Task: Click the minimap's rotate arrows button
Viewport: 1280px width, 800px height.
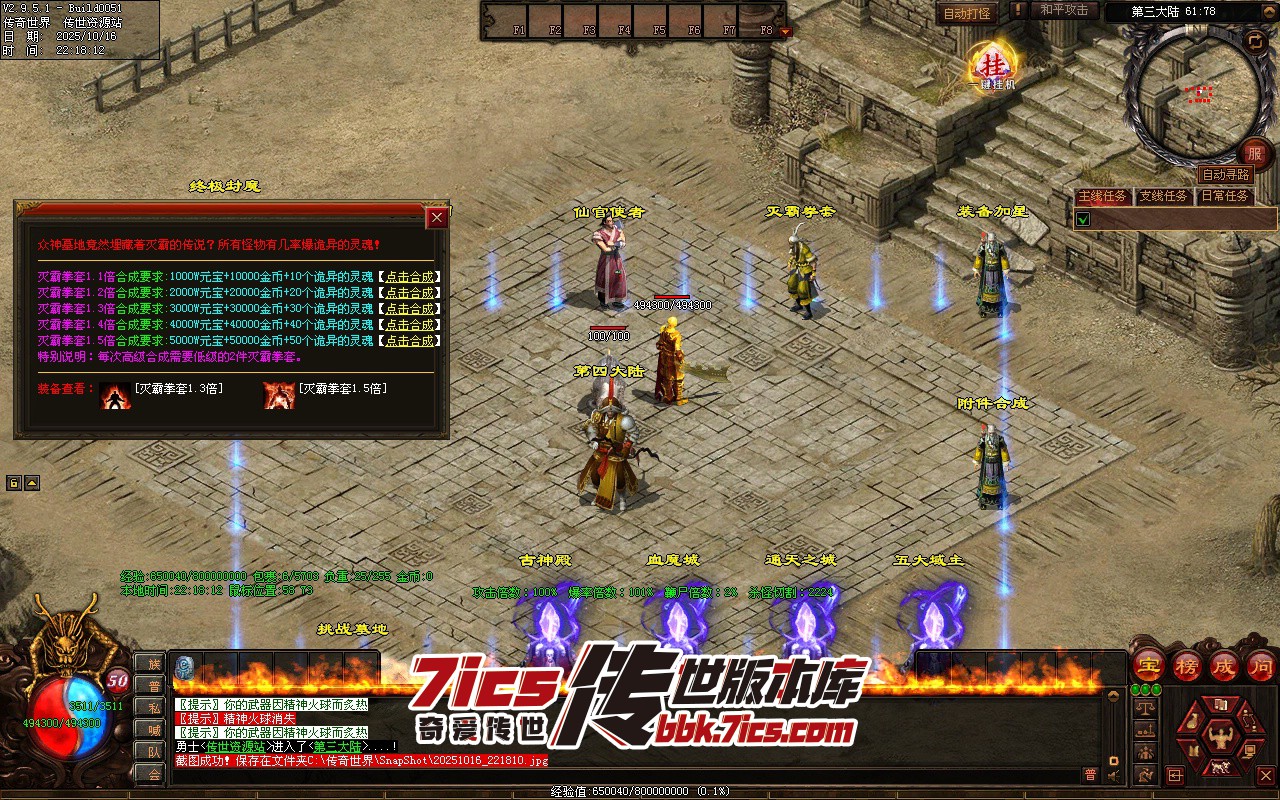Action: (1255, 40)
